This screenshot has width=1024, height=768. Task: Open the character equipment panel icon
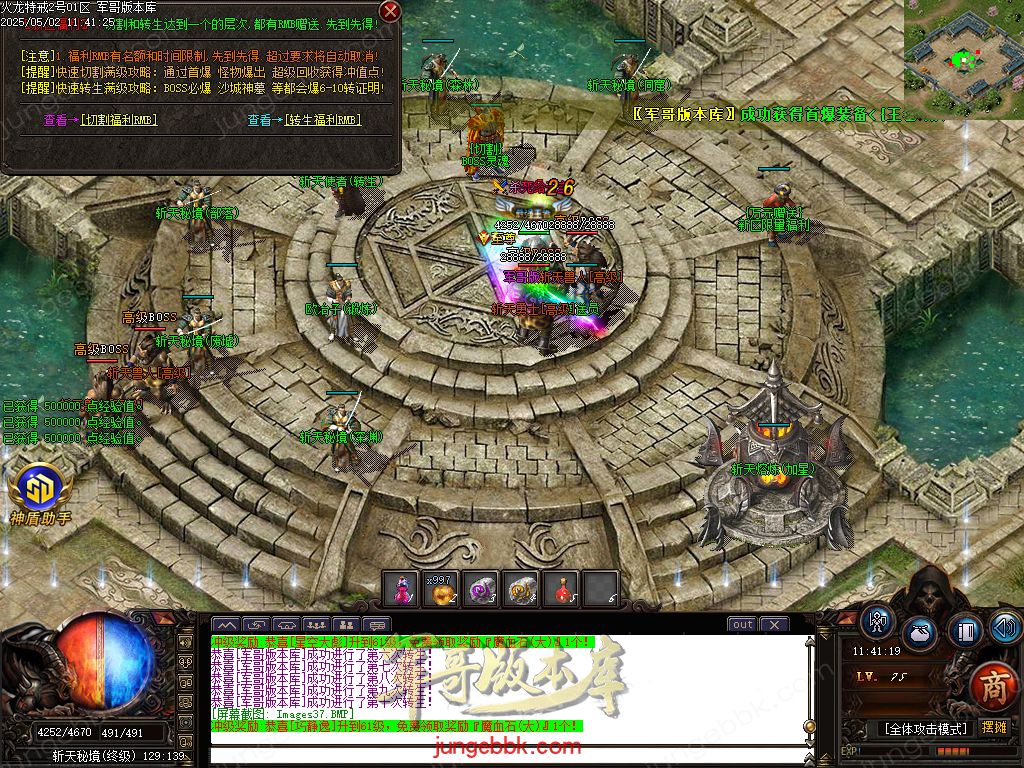pos(879,623)
